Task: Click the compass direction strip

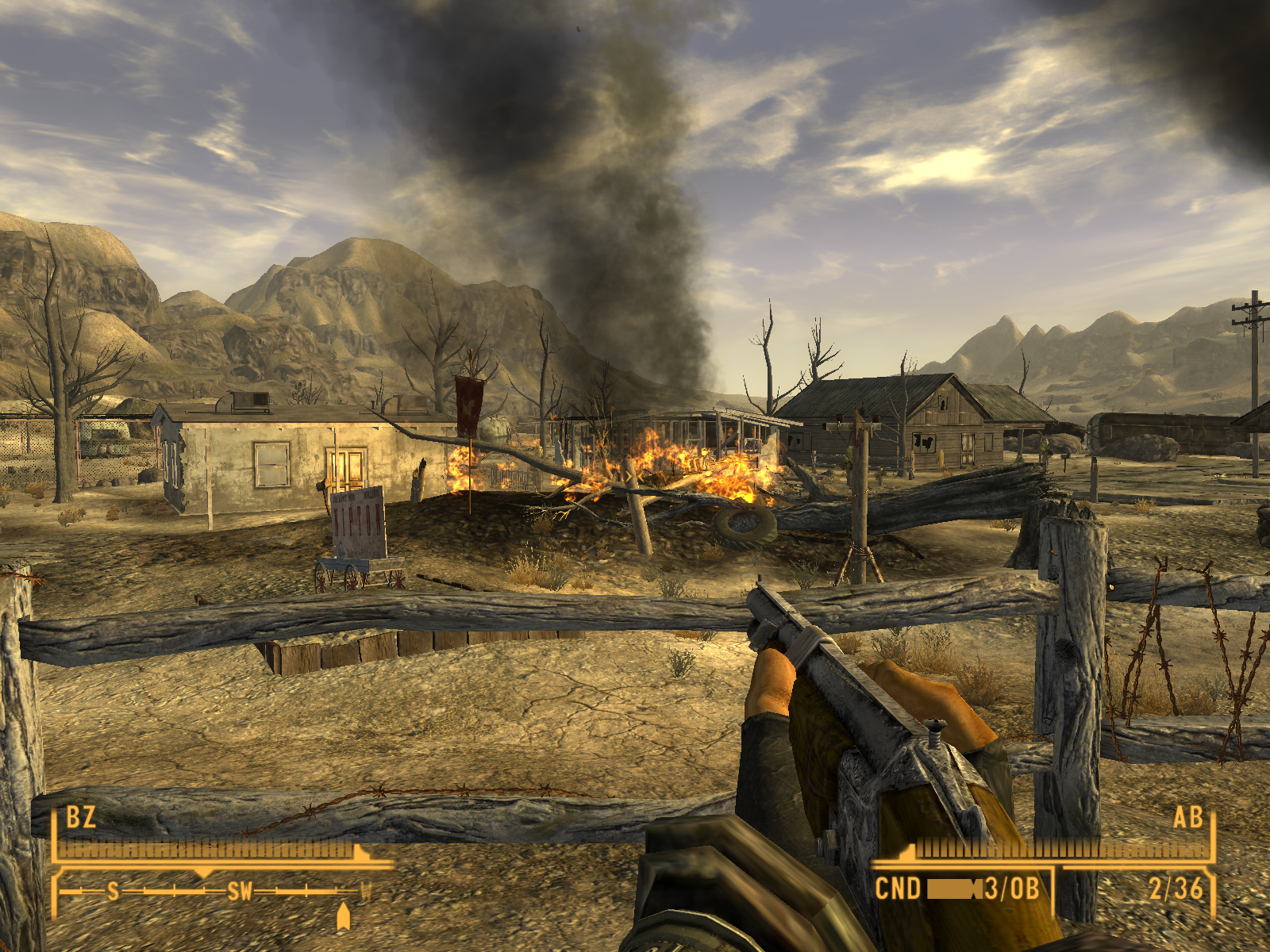Action: coord(214,892)
